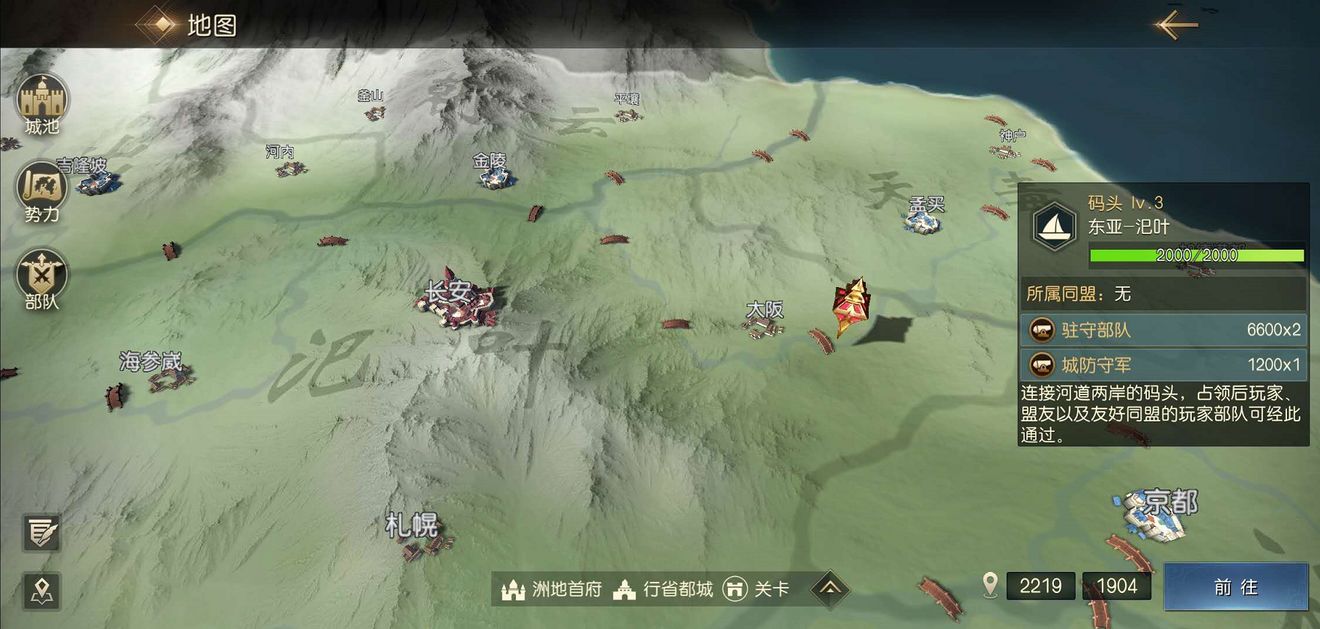
Task: View the 驻守部队 garrison row
Action: point(1165,329)
